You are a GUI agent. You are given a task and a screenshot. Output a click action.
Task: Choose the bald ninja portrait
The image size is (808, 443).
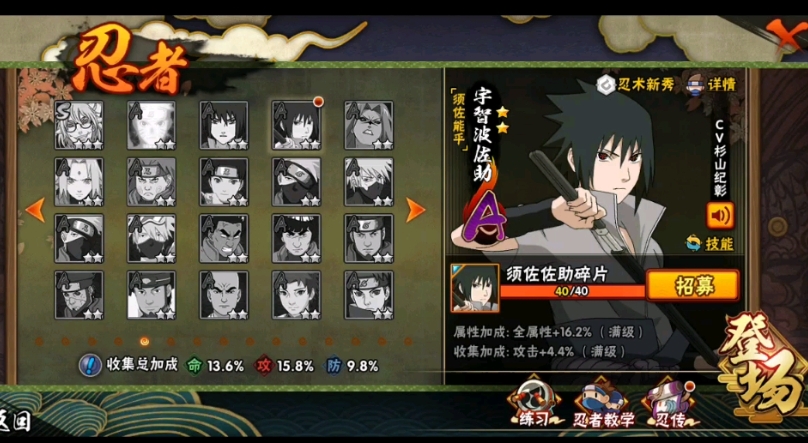click(224, 295)
